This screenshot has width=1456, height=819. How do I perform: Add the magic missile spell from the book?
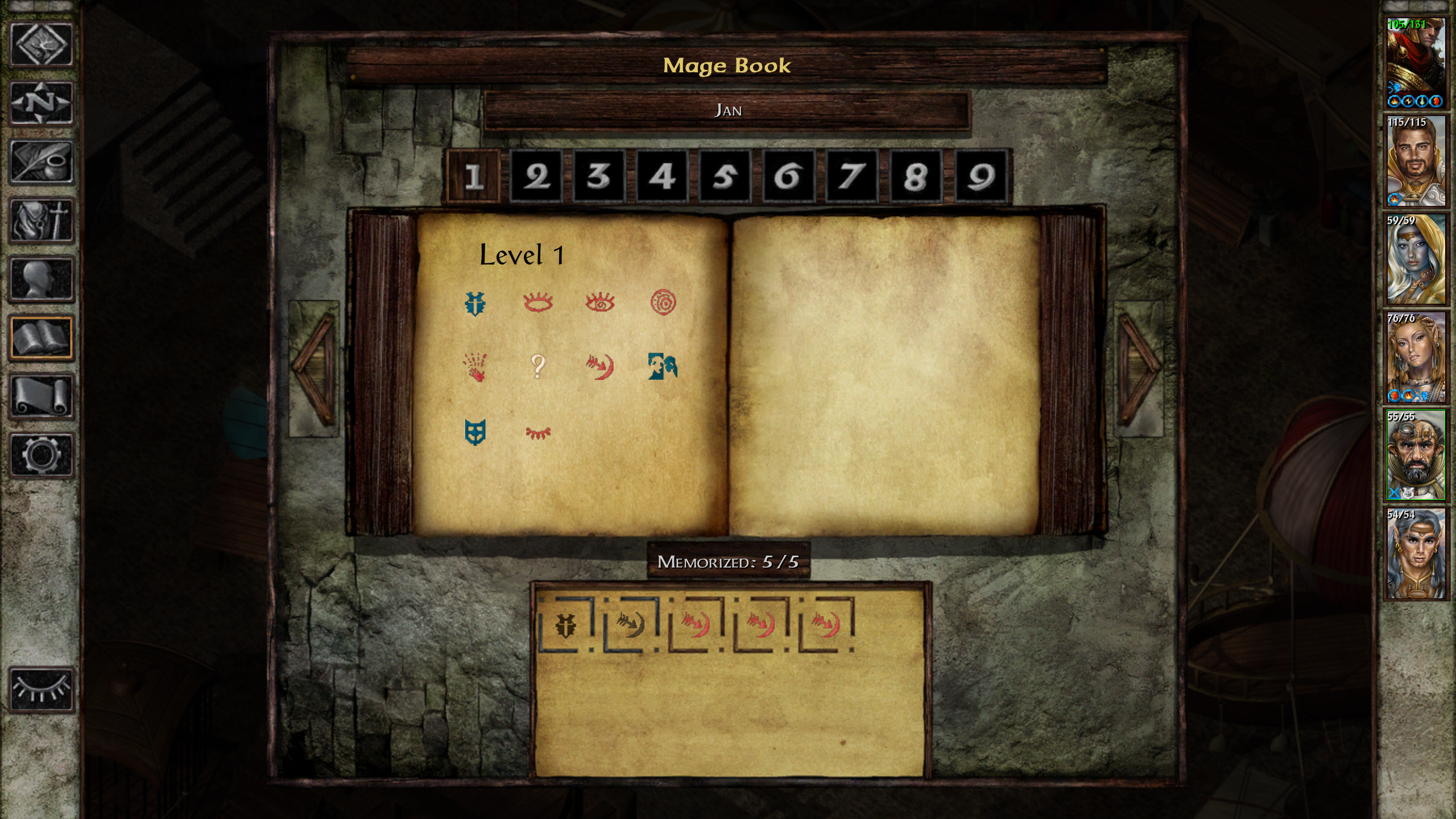click(x=600, y=367)
